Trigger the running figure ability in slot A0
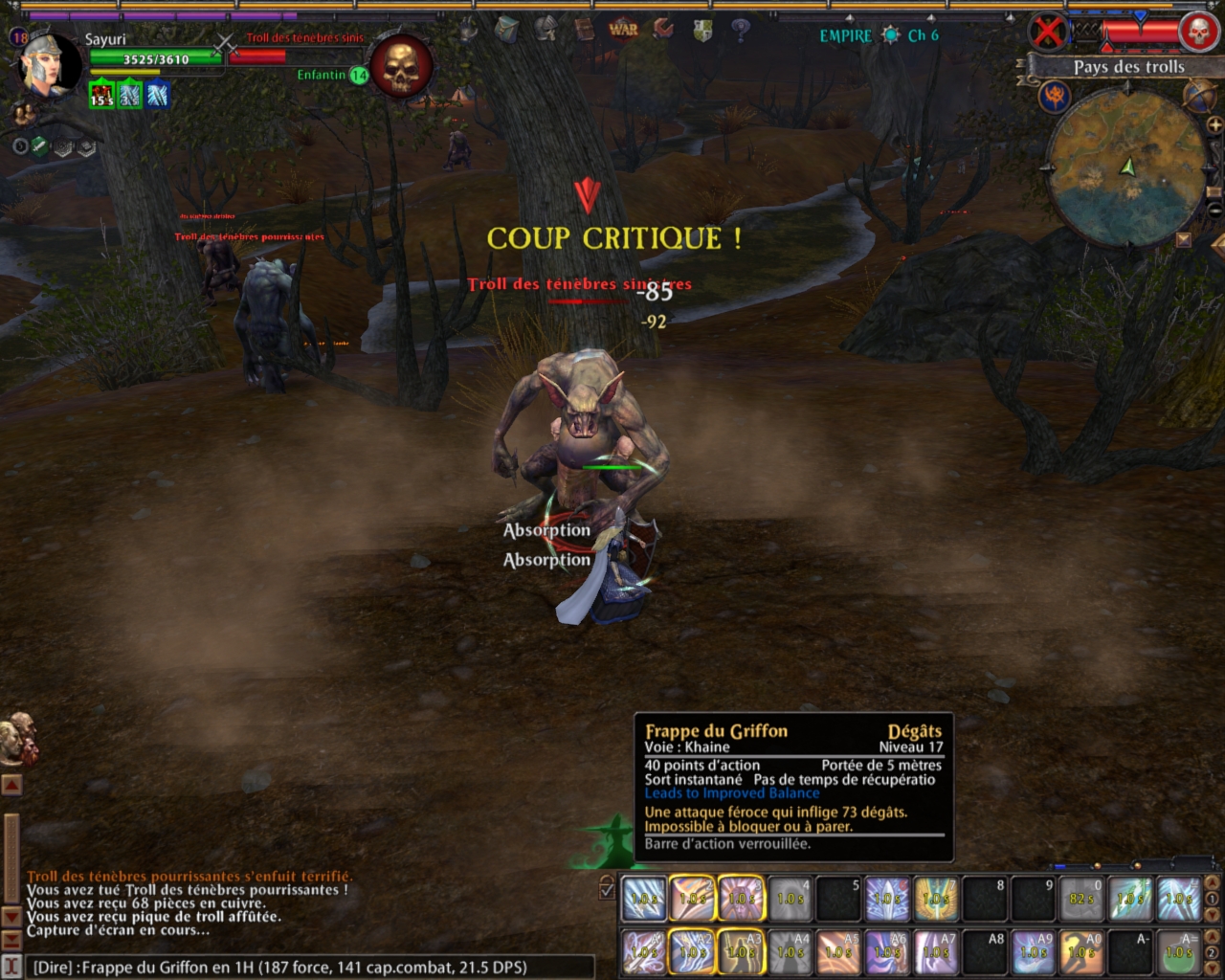The width and height of the screenshot is (1225, 980). click(1081, 952)
